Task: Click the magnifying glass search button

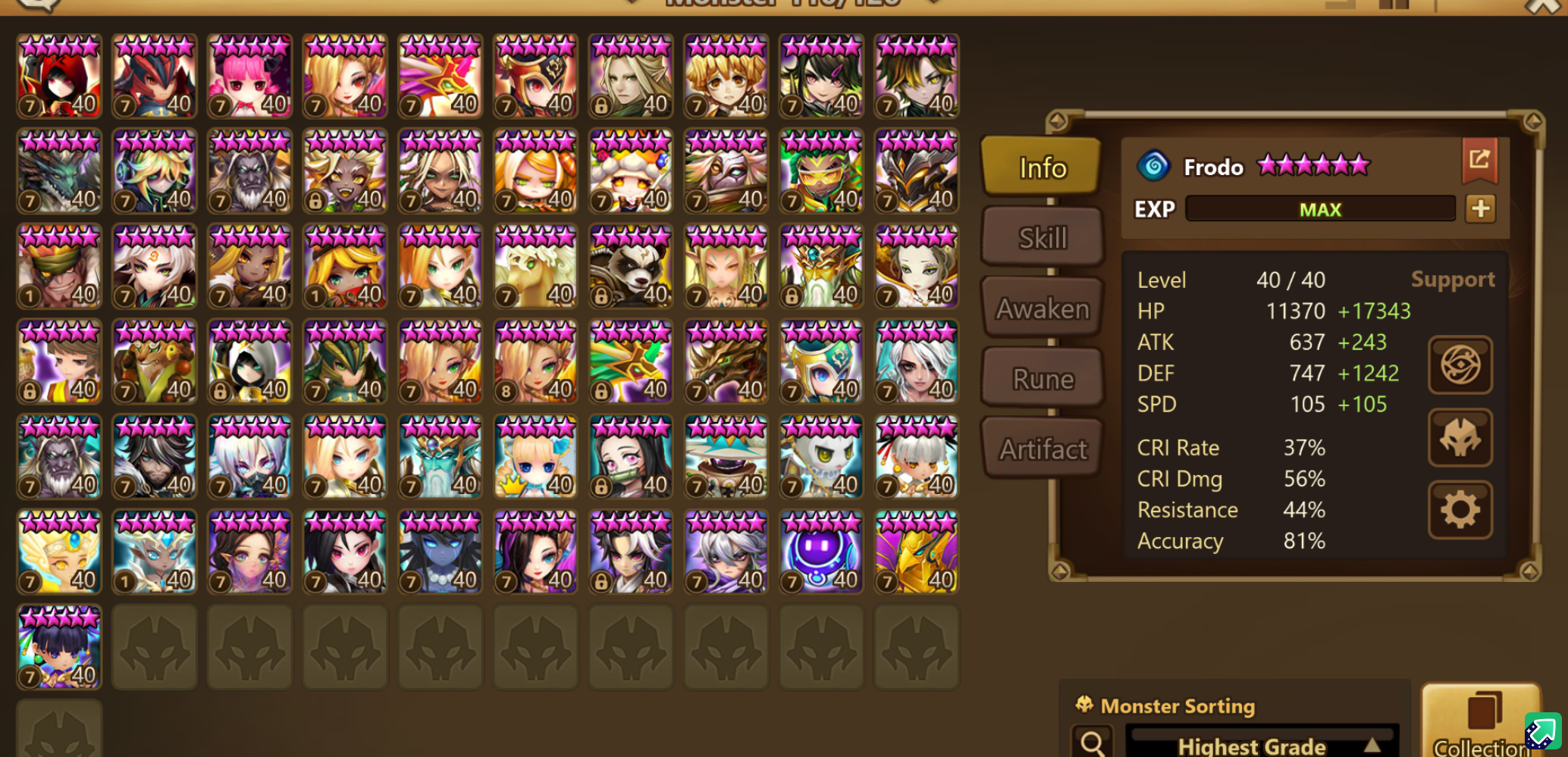Action: pos(1092,743)
